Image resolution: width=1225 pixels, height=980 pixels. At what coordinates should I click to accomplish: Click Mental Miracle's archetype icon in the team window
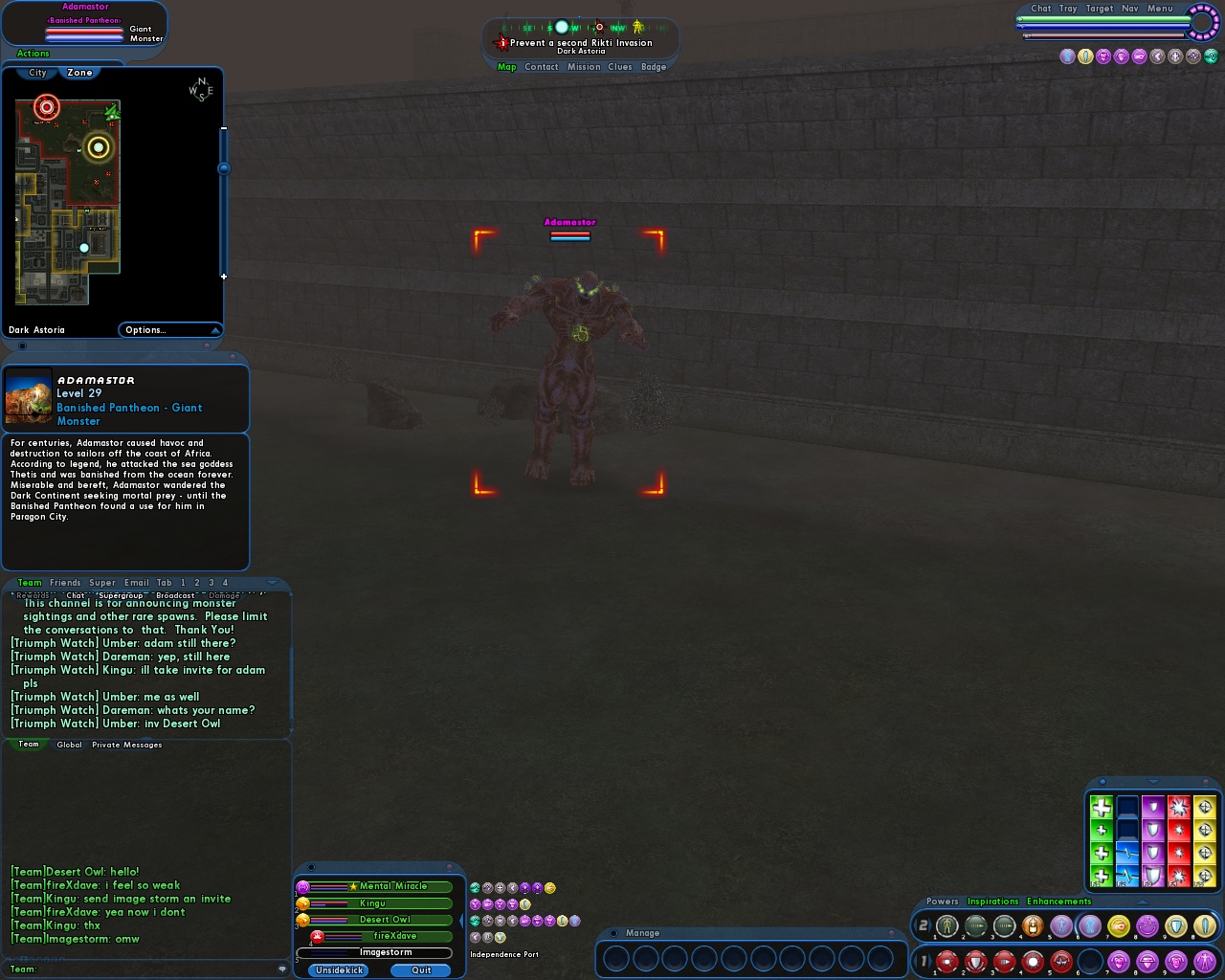click(302, 887)
